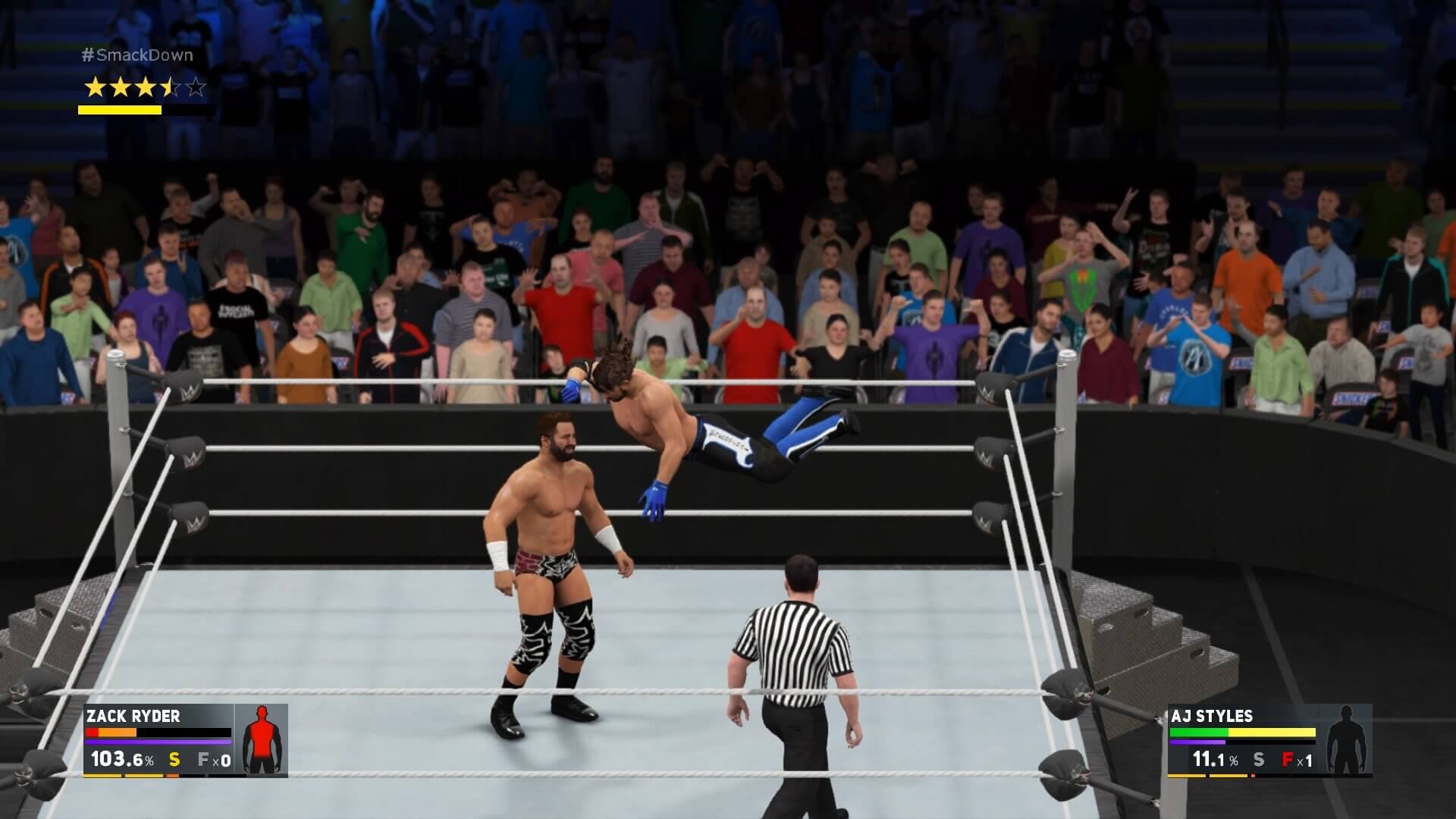Viewport: 1456px width, 819px height.
Task: Click the Zack Ryder name plate
Action: (133, 716)
